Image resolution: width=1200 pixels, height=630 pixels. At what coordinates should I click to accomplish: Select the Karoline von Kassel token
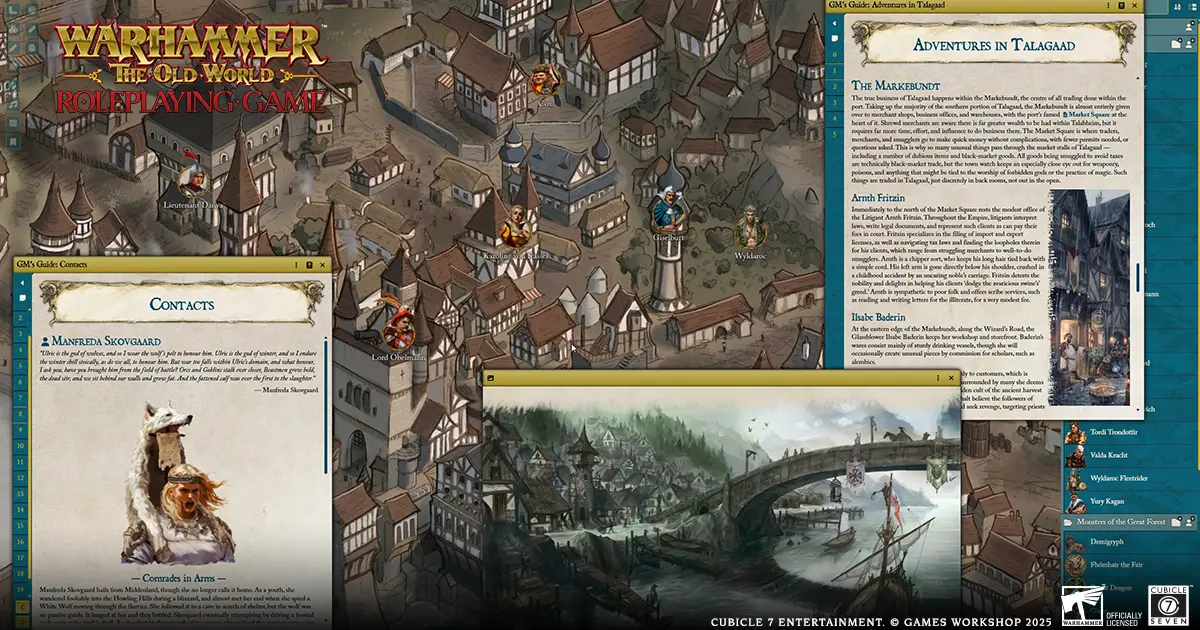pyautogui.click(x=516, y=227)
